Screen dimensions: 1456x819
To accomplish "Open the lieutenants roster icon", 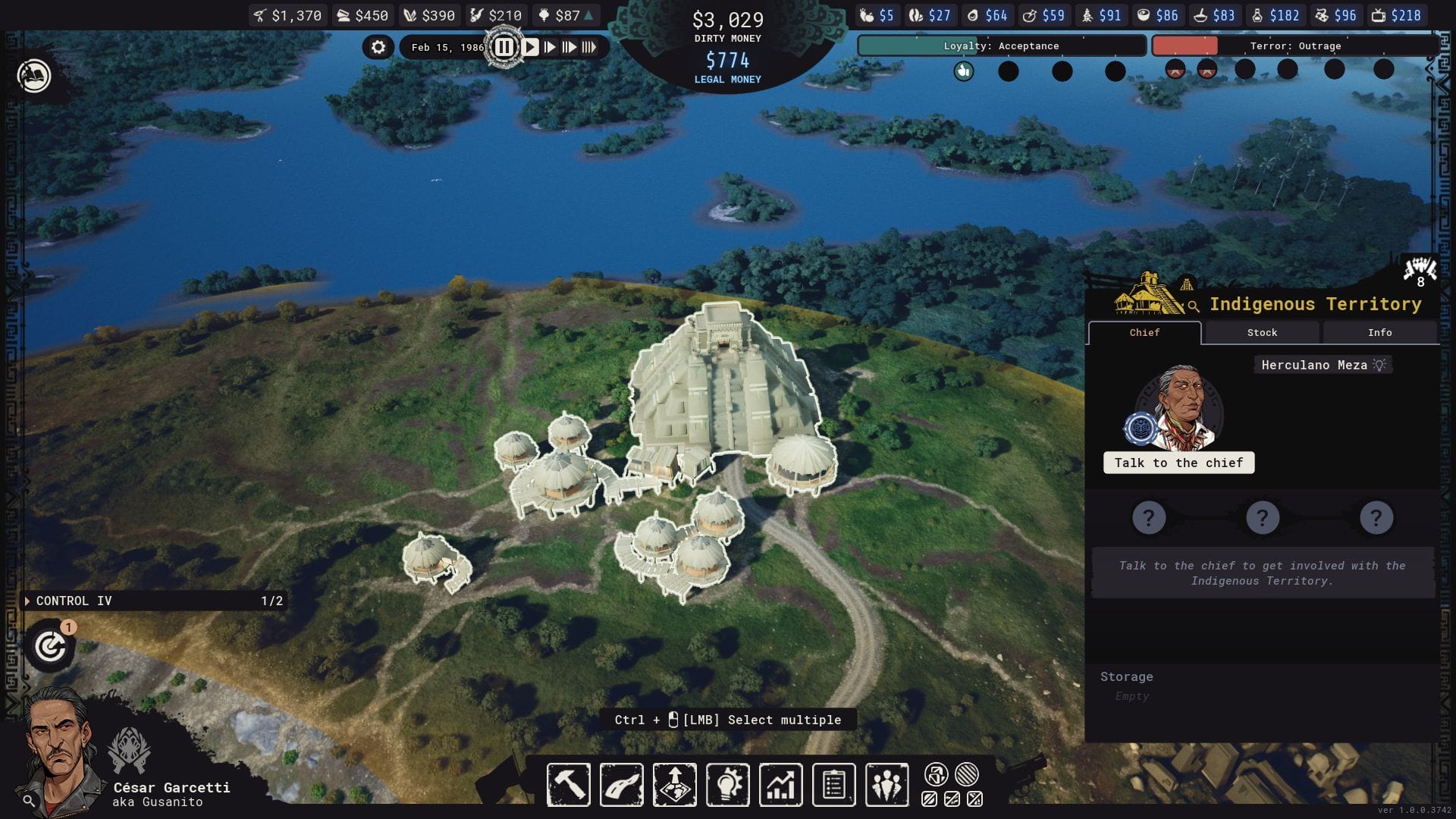I will (x=886, y=785).
